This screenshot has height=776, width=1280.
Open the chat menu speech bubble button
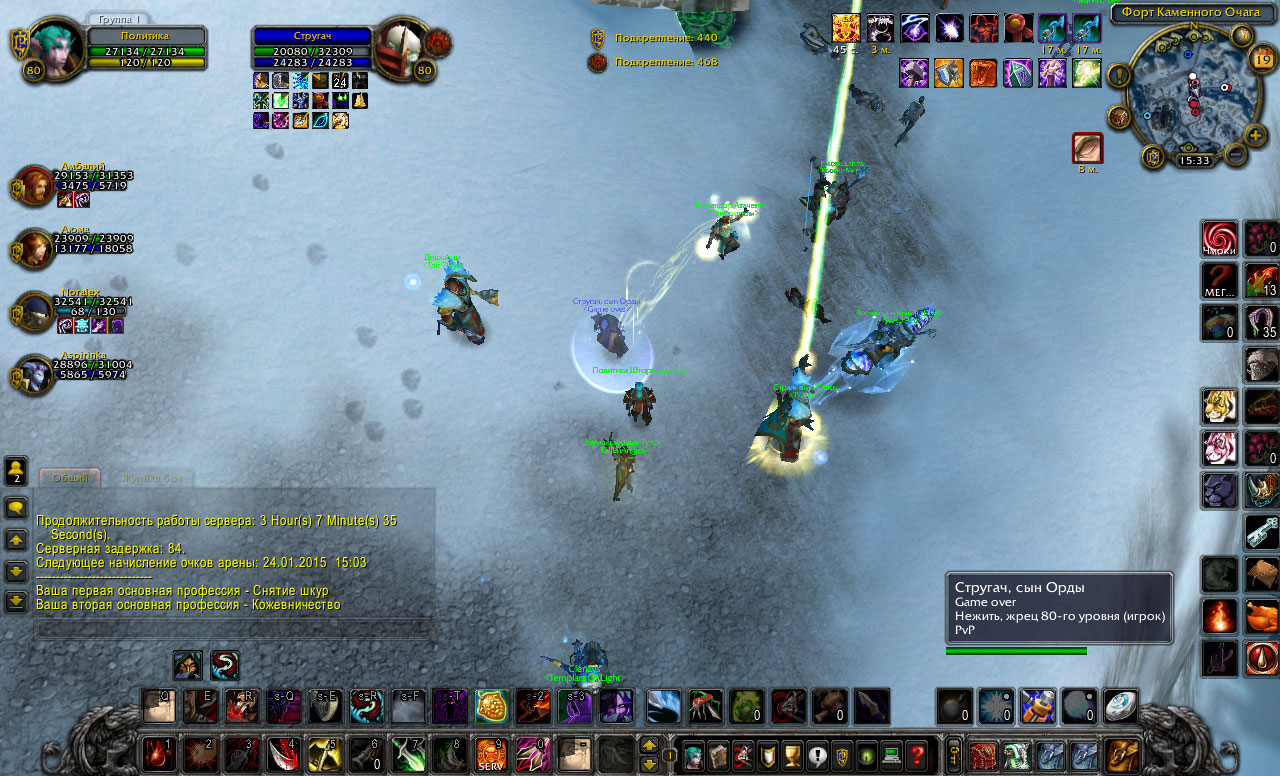[x=16, y=508]
